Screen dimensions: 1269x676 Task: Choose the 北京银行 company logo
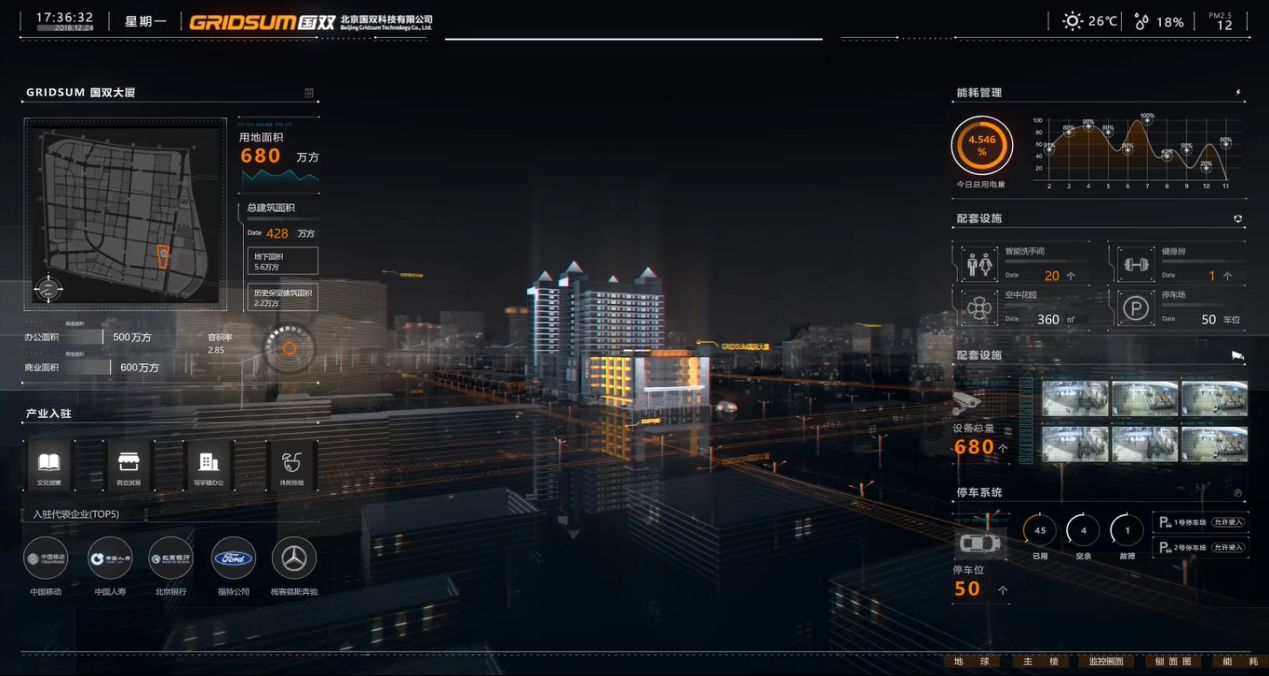point(171,559)
